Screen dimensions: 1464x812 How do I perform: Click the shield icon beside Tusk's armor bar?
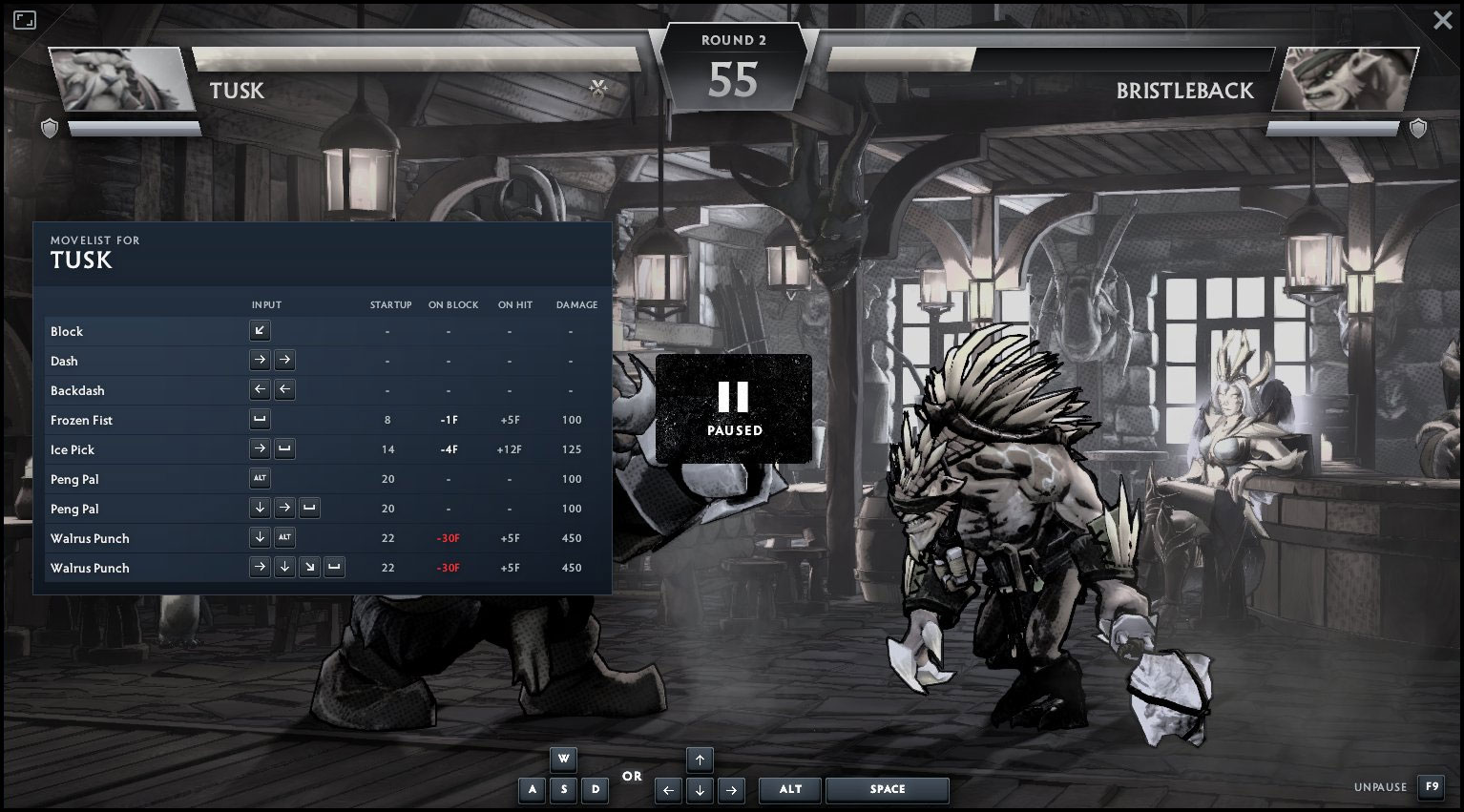49,128
